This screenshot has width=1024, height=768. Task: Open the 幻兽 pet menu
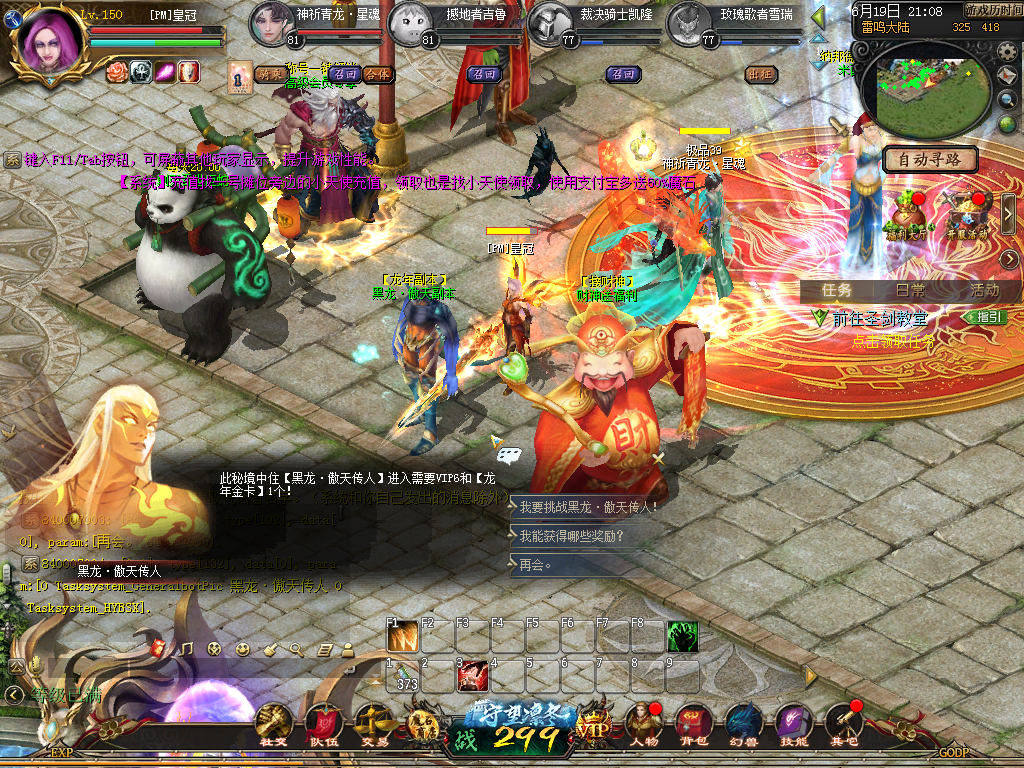743,724
